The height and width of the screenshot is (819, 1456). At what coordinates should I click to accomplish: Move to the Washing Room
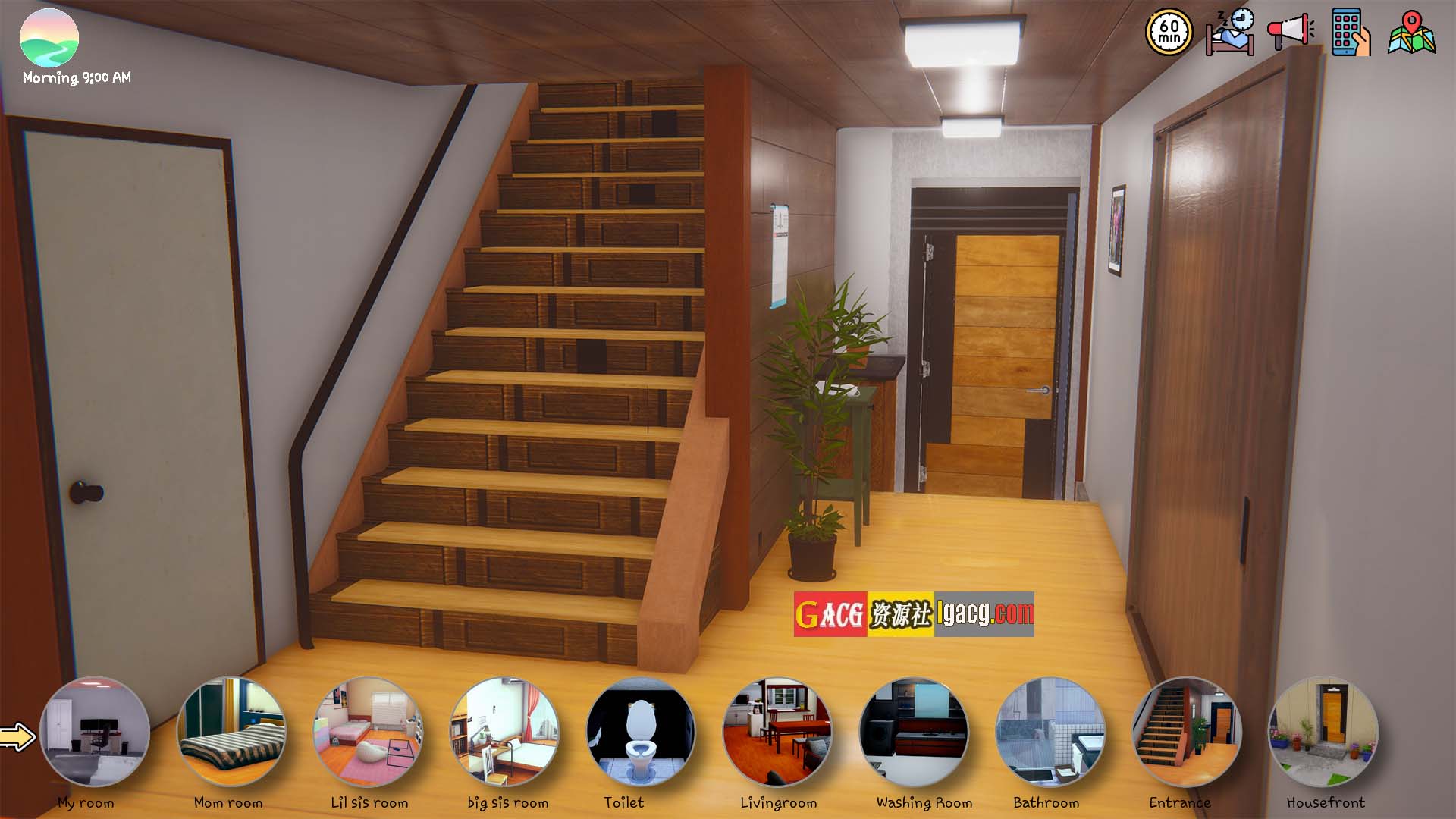coord(914,733)
